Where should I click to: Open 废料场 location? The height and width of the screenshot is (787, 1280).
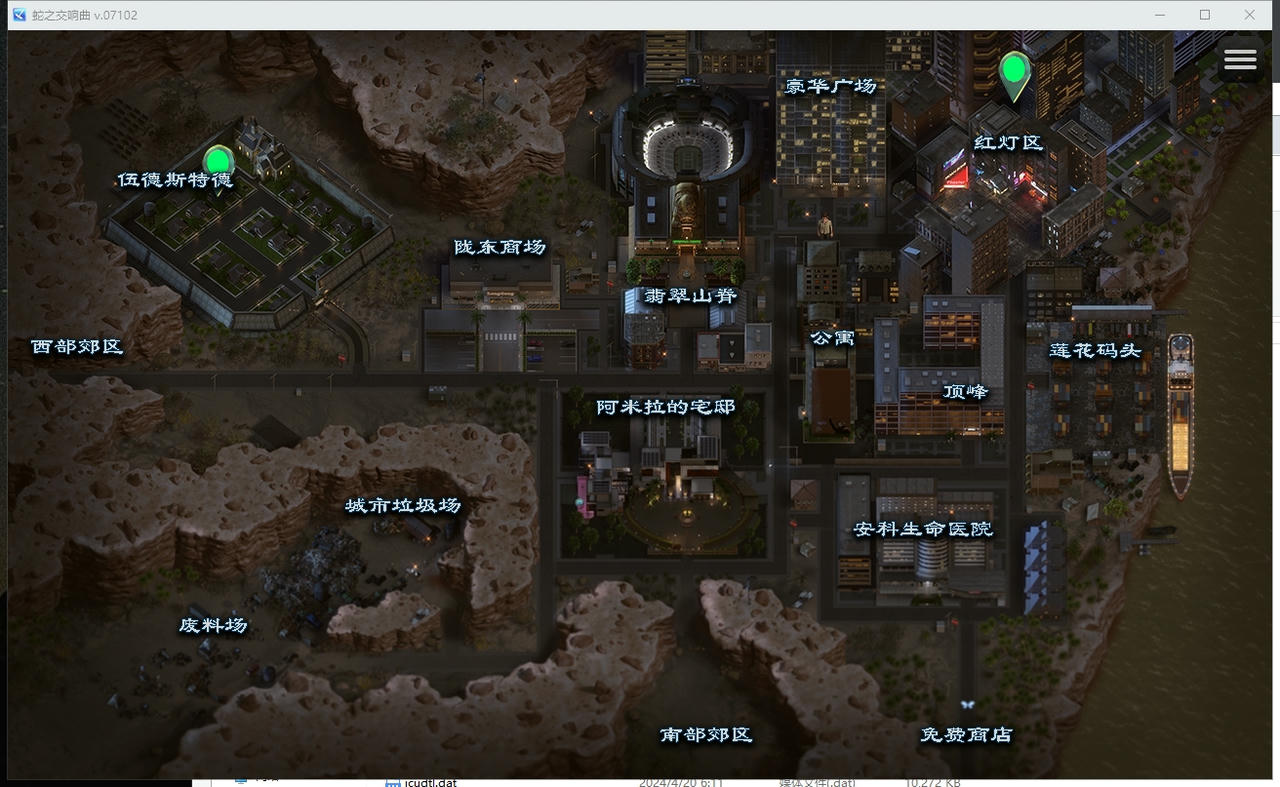[211, 624]
